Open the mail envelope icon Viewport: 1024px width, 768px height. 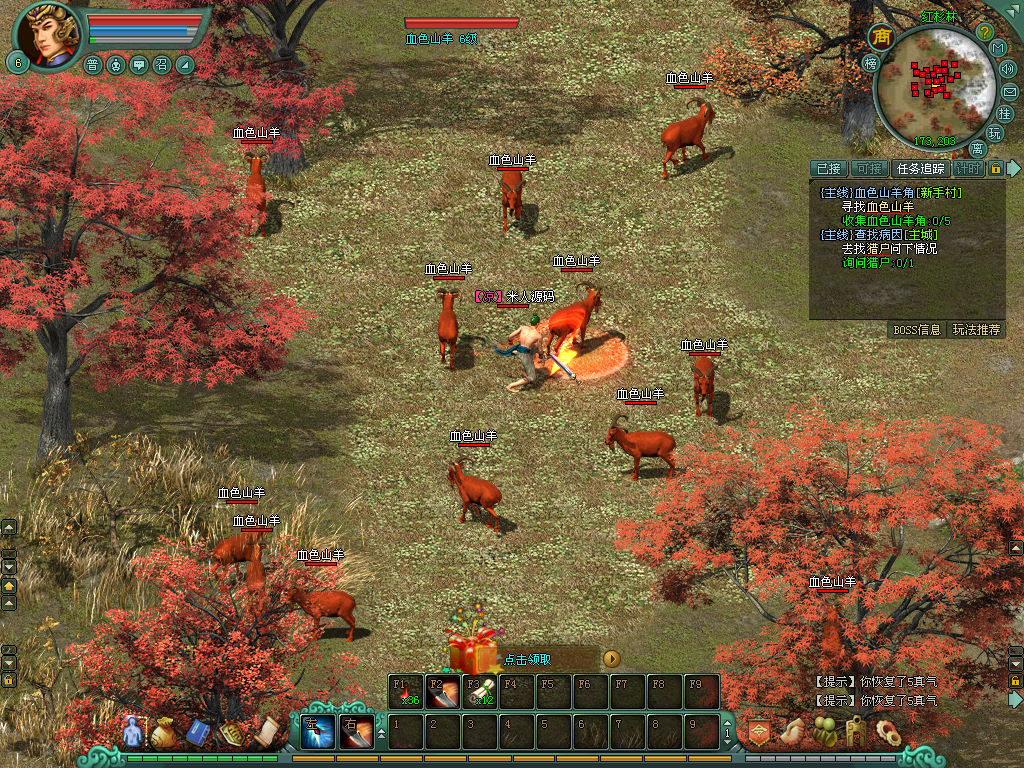click(x=1009, y=92)
